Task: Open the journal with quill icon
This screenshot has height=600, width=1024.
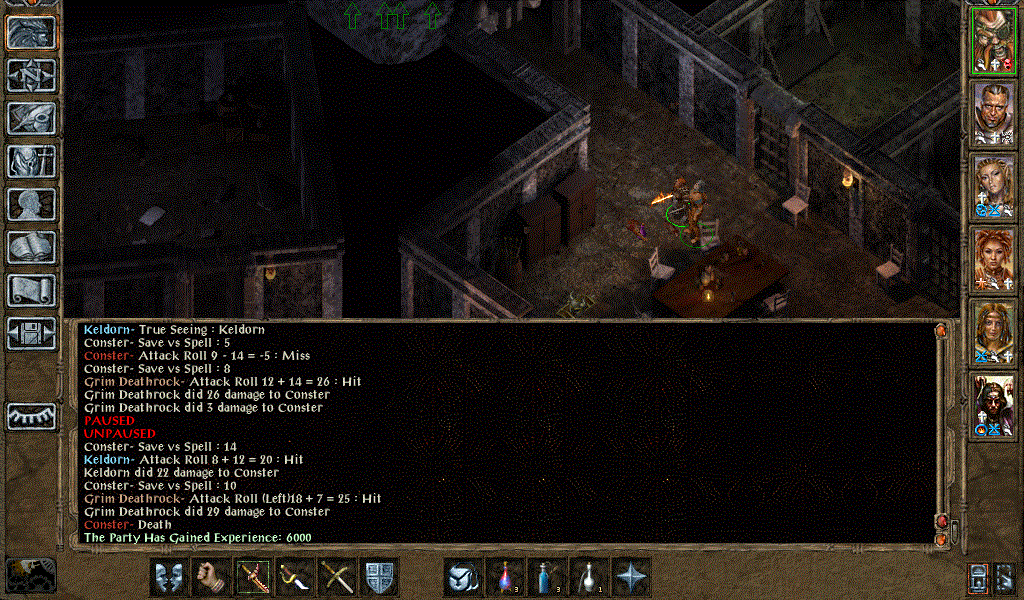Action: pos(31,119)
